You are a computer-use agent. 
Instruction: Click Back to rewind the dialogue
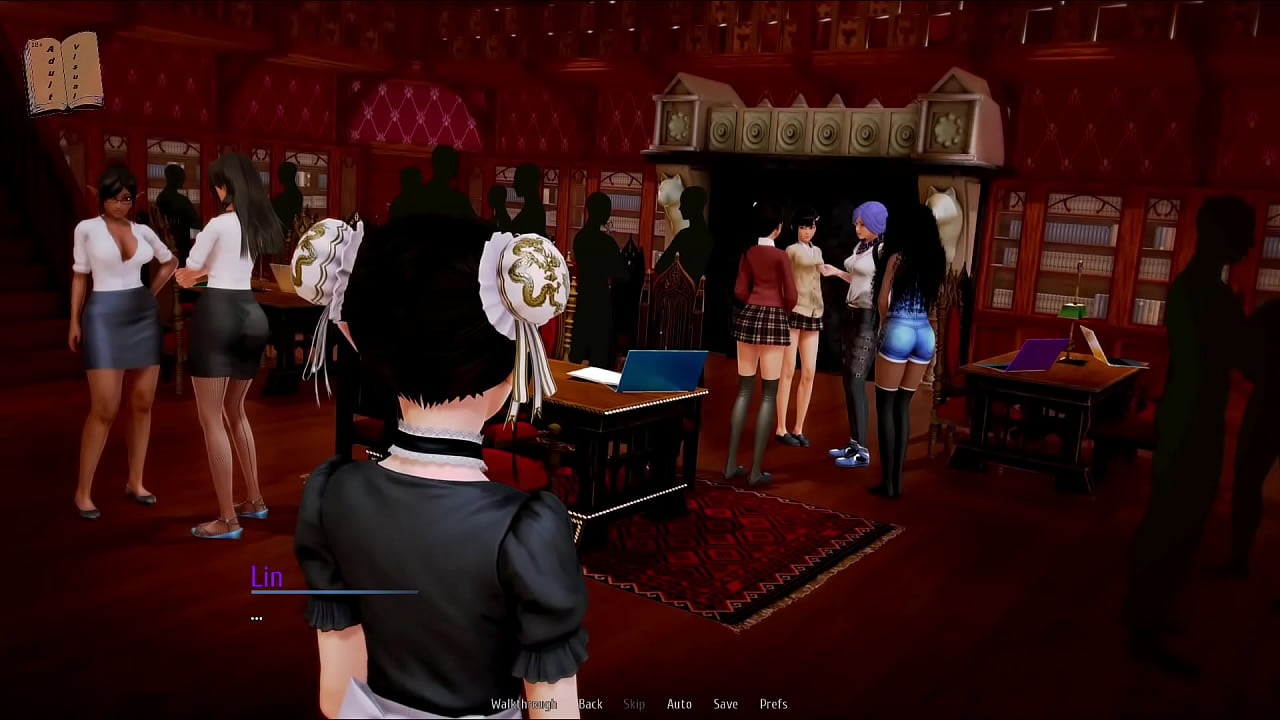tap(589, 703)
